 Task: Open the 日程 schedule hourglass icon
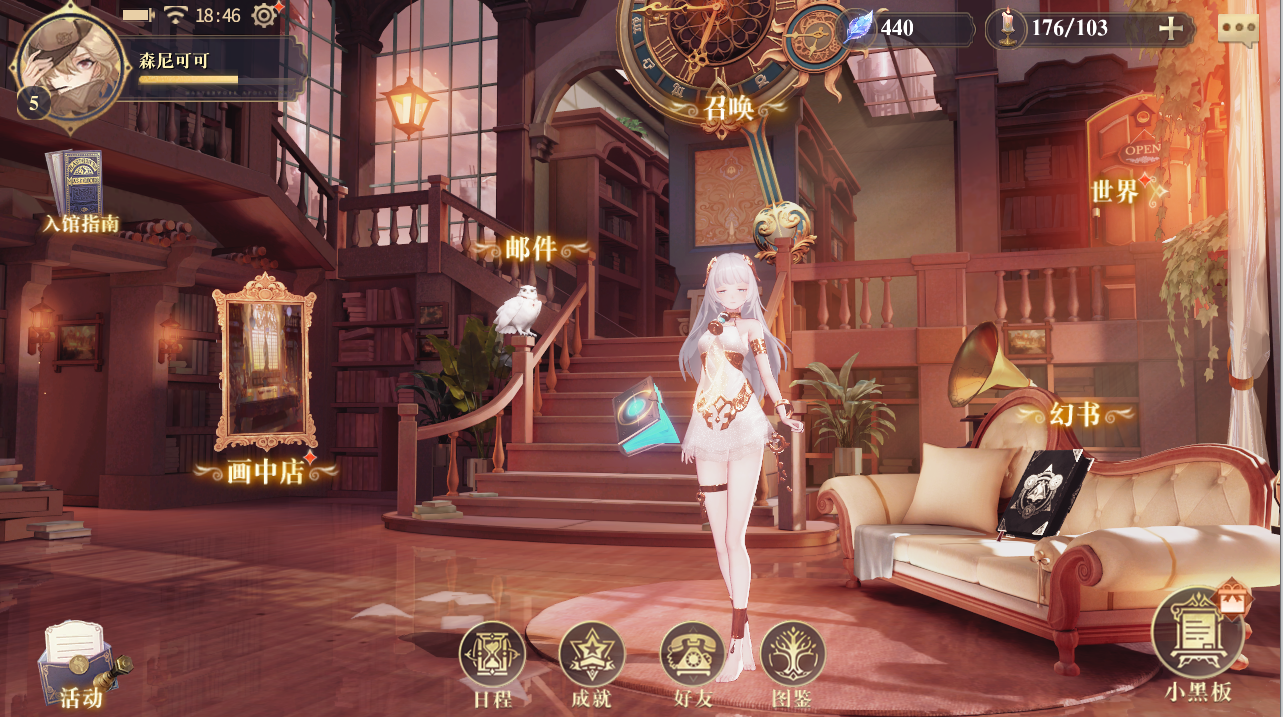[x=492, y=655]
